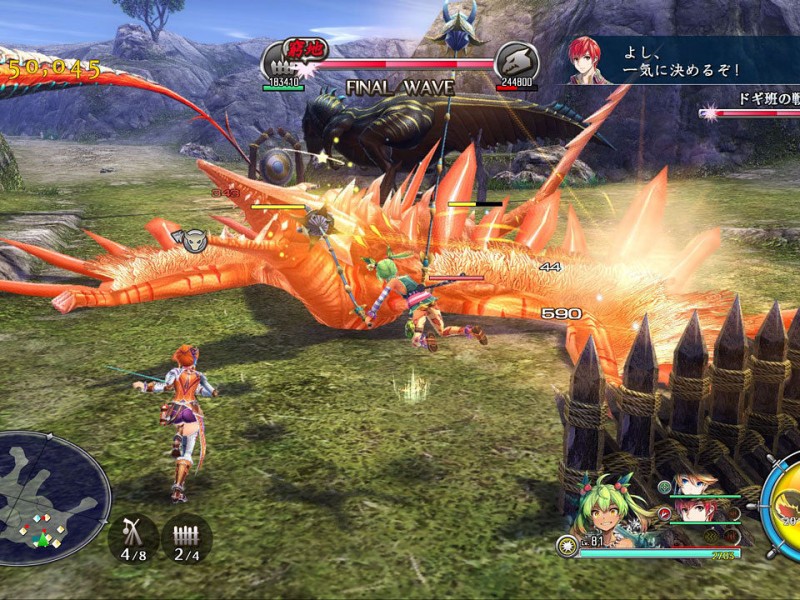Click the red attack-type icon by red-haired portrait
The width and height of the screenshot is (800, 600).
tap(663, 513)
